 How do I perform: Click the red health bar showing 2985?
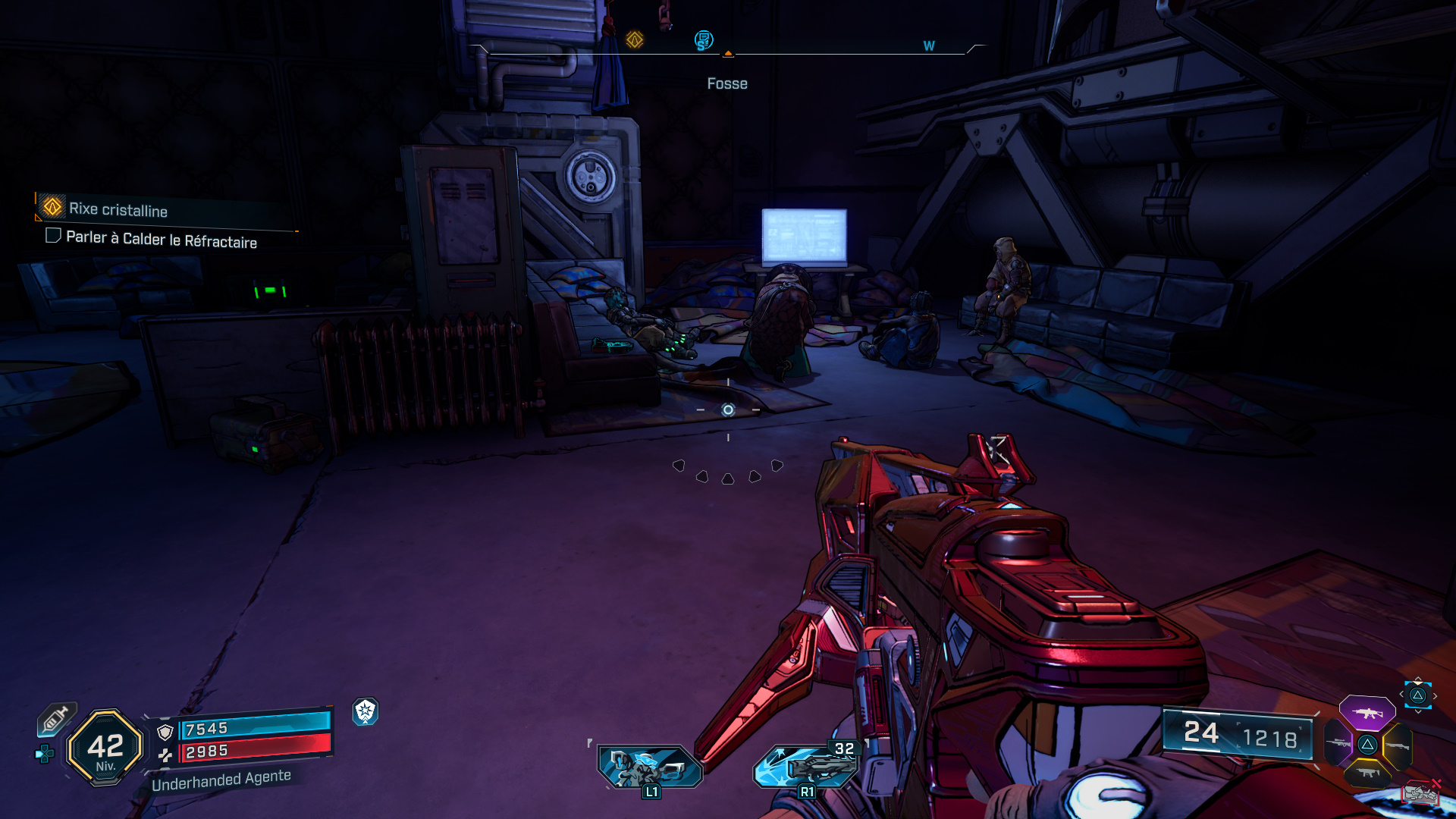[258, 752]
